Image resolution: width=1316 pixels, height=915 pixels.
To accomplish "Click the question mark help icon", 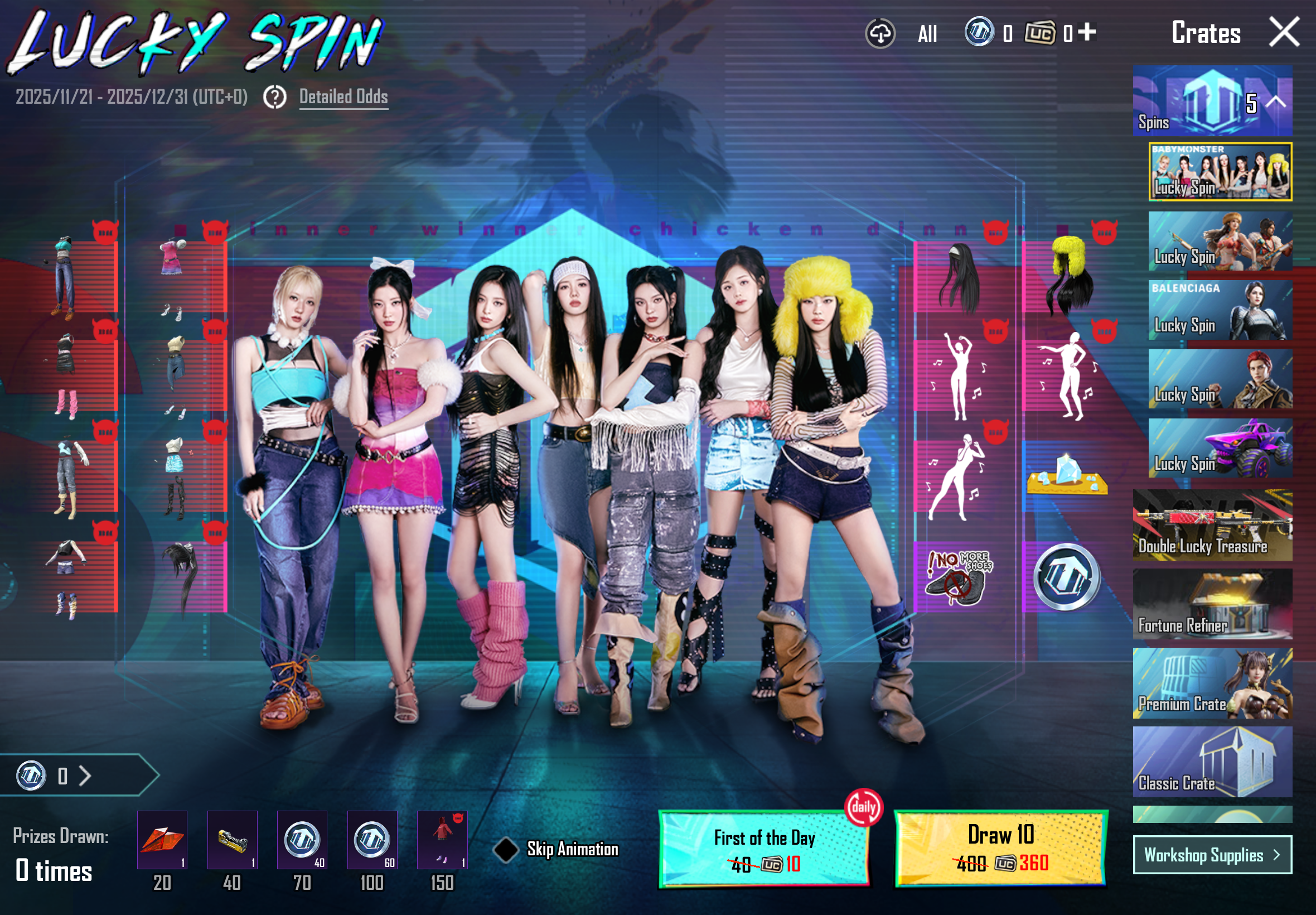I will (x=275, y=97).
